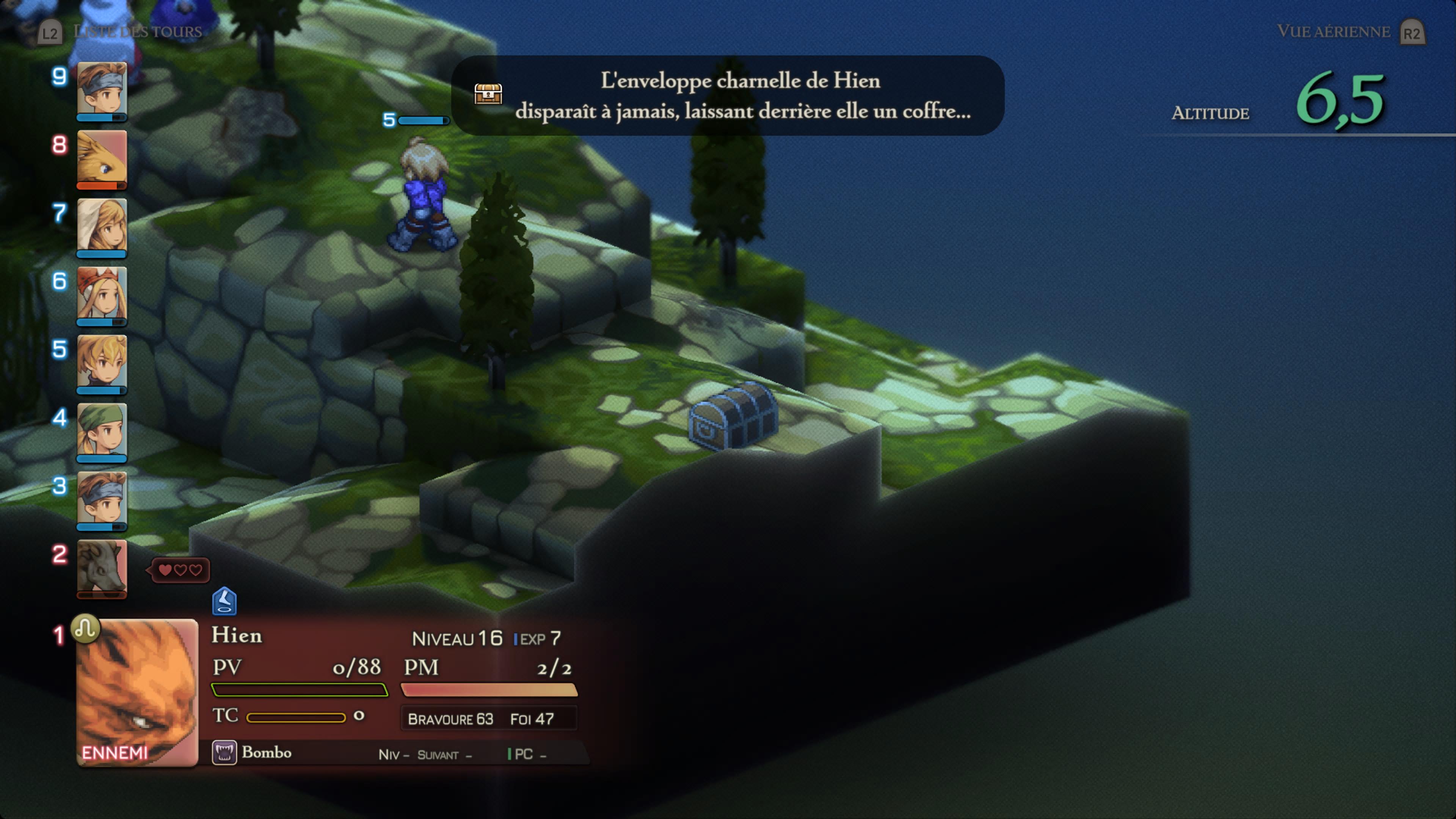This screenshot has height=819, width=1456.
Task: Pick the blue headband unit at turn 9
Action: tap(102, 89)
